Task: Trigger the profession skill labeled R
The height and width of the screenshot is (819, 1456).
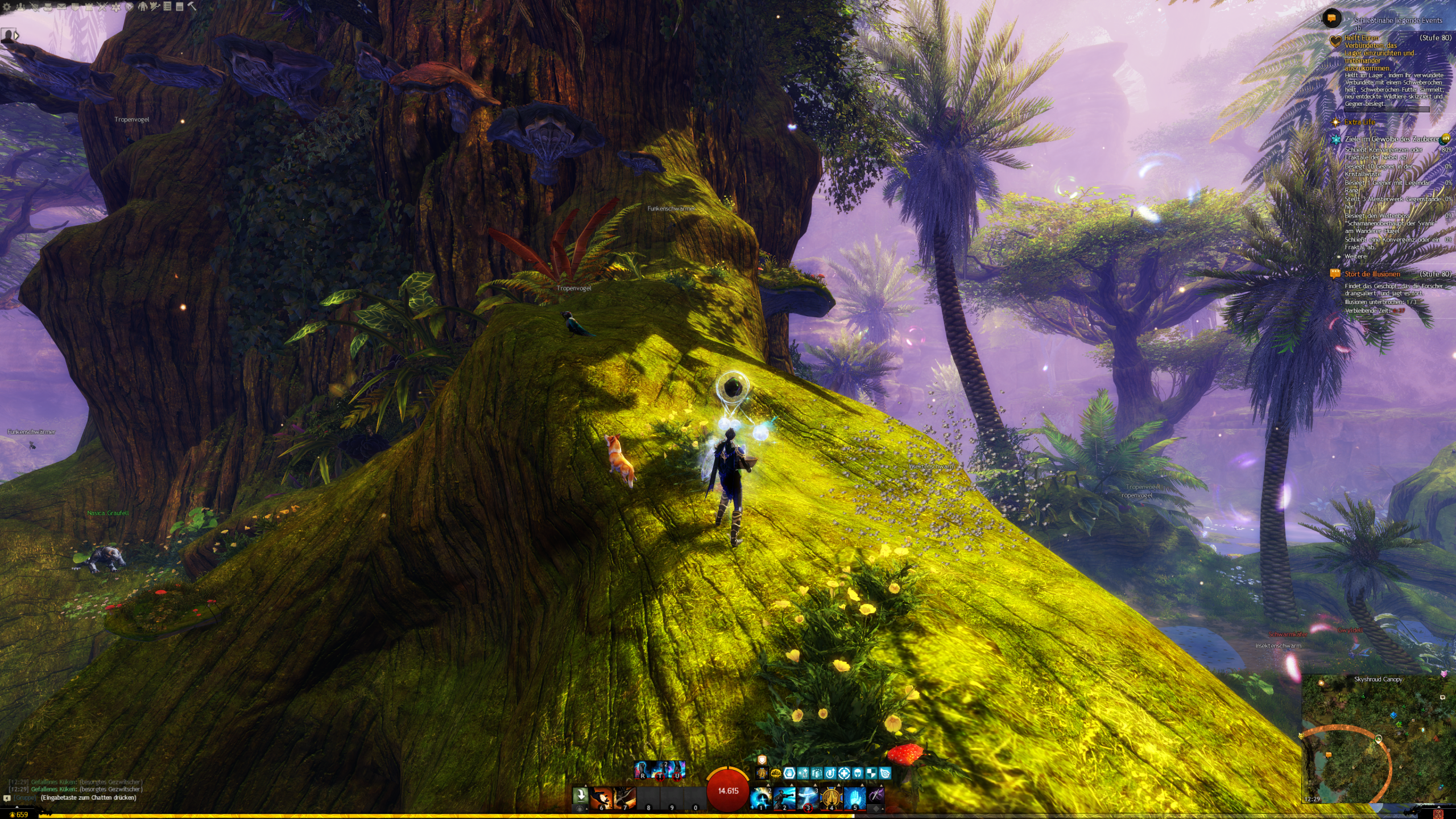Action: [643, 769]
